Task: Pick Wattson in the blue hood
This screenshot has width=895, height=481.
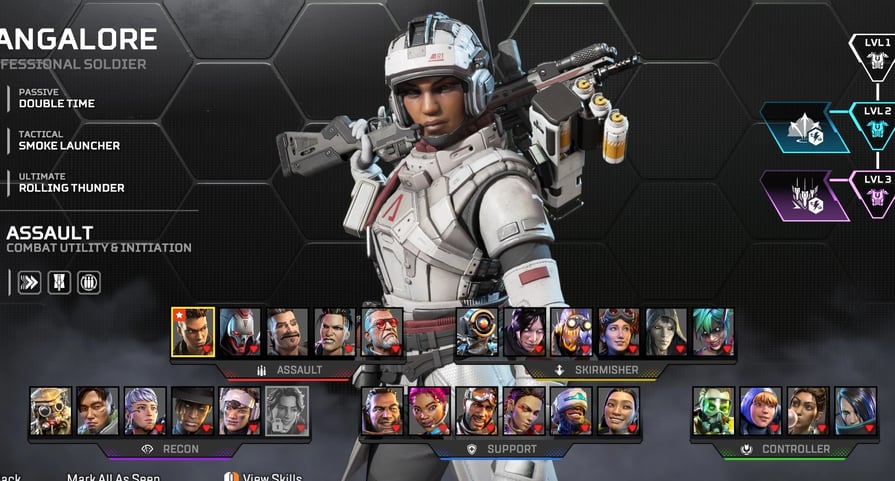Action: [760, 410]
